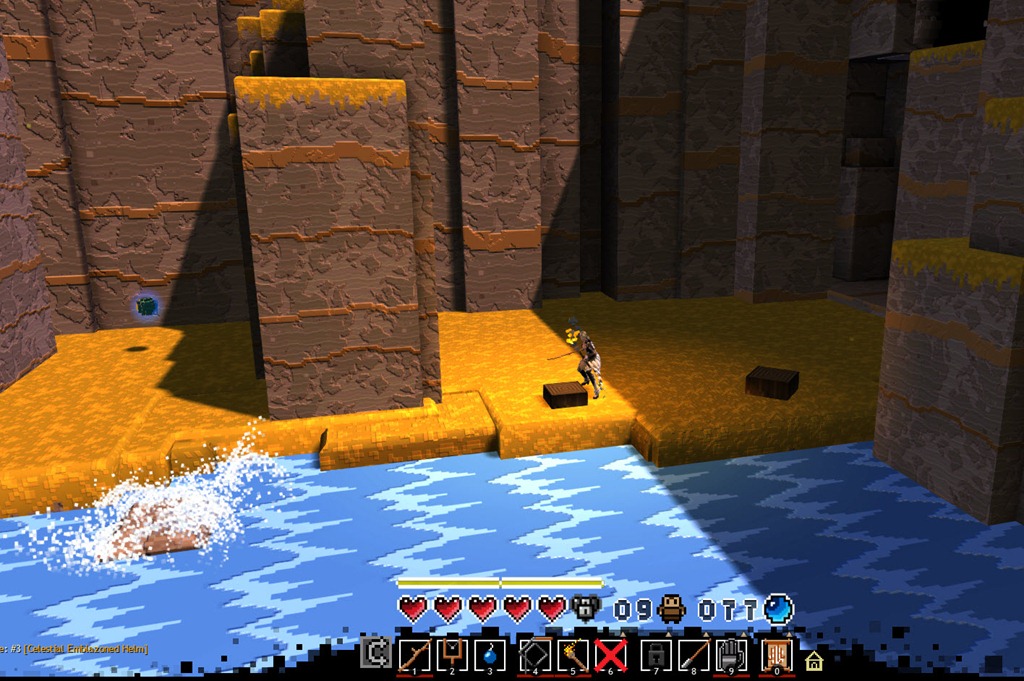Viewport: 1024px width, 681px height.
Task: Choose the slingshot in hotbar slot 2
Action: coord(452,655)
